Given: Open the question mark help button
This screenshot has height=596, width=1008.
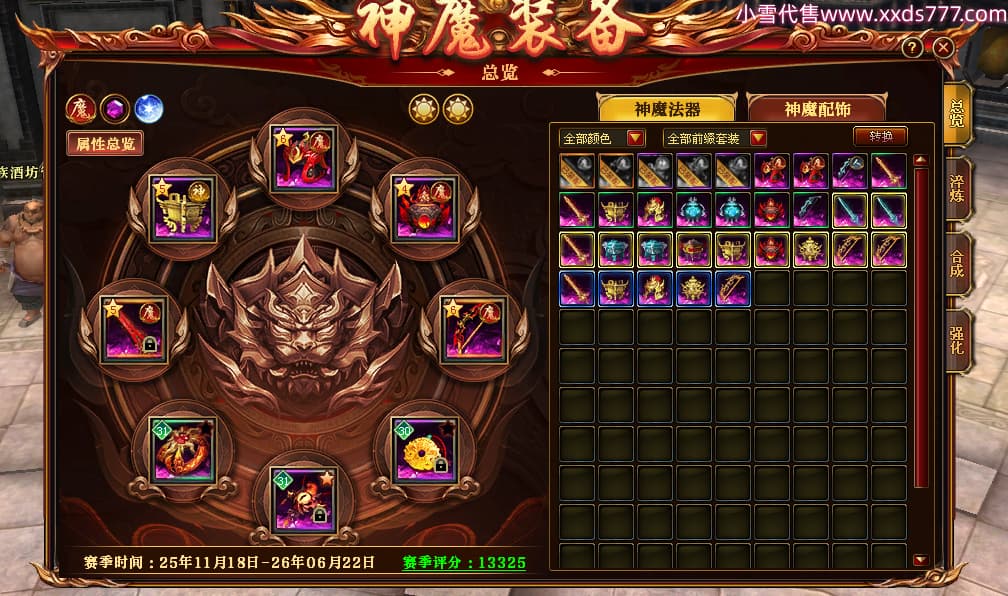Looking at the screenshot, I should pyautogui.click(x=912, y=48).
